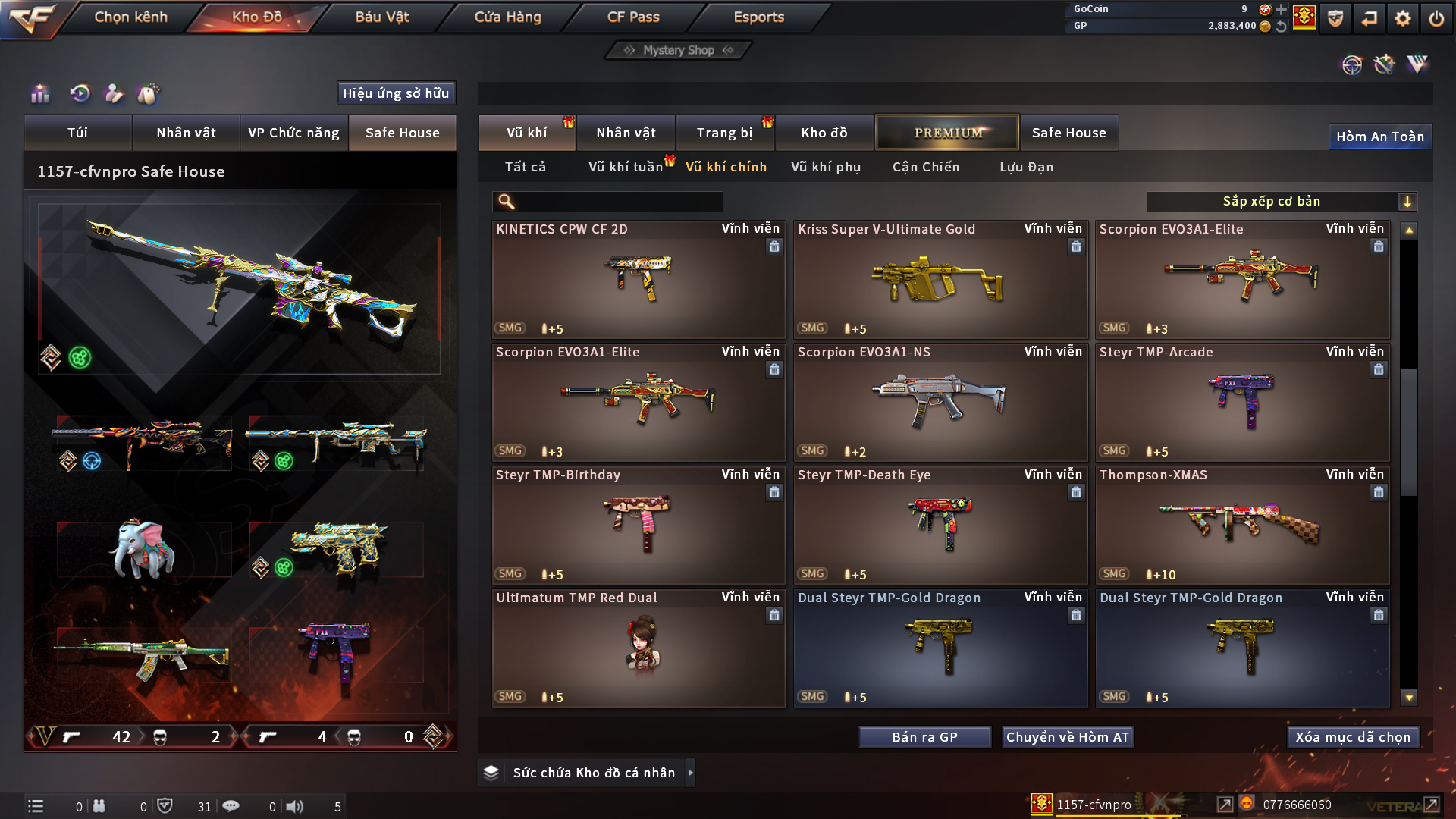
Task: Switch to the Túi tab
Action: 77,133
